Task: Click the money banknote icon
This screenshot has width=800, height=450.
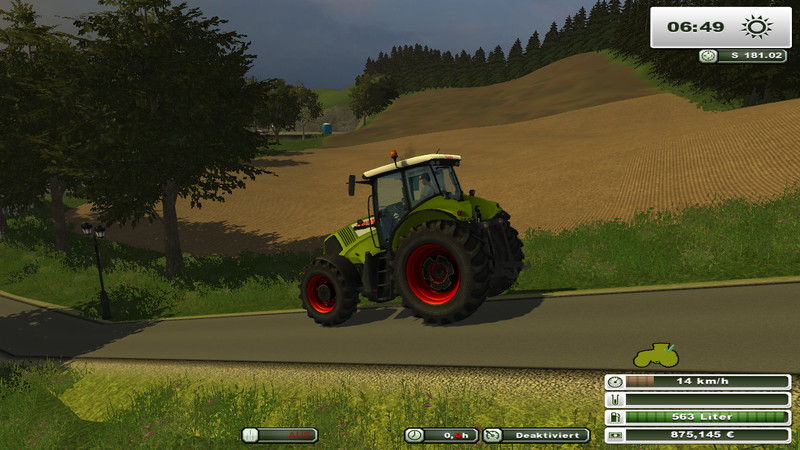Action: (615, 435)
